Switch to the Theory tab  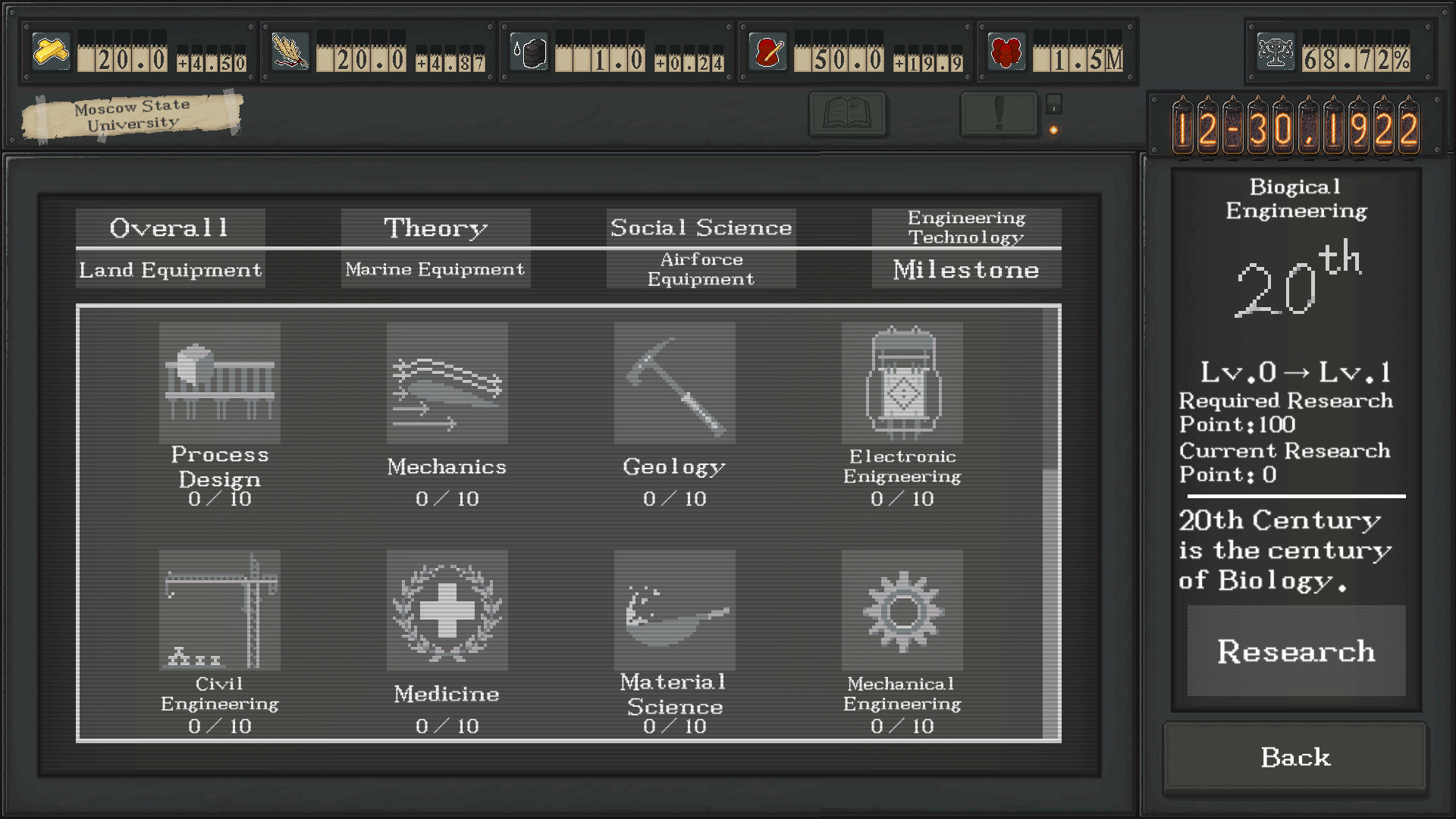[435, 227]
